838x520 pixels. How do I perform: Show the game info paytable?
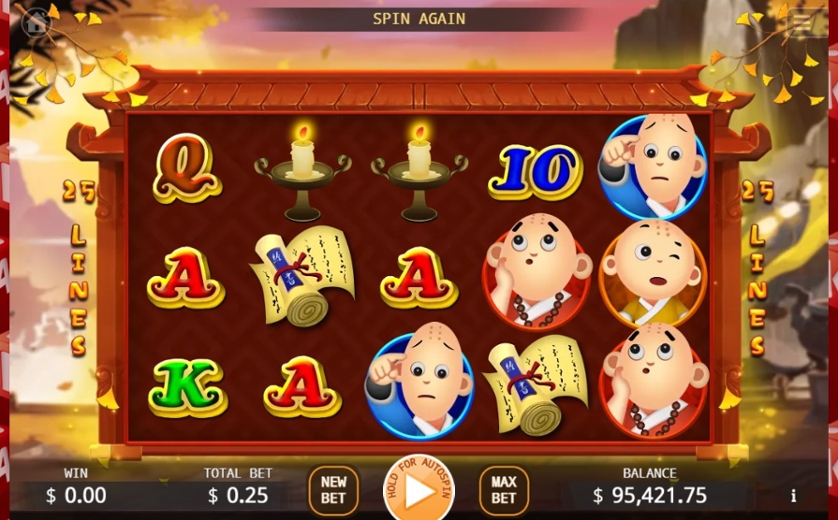[x=793, y=495]
